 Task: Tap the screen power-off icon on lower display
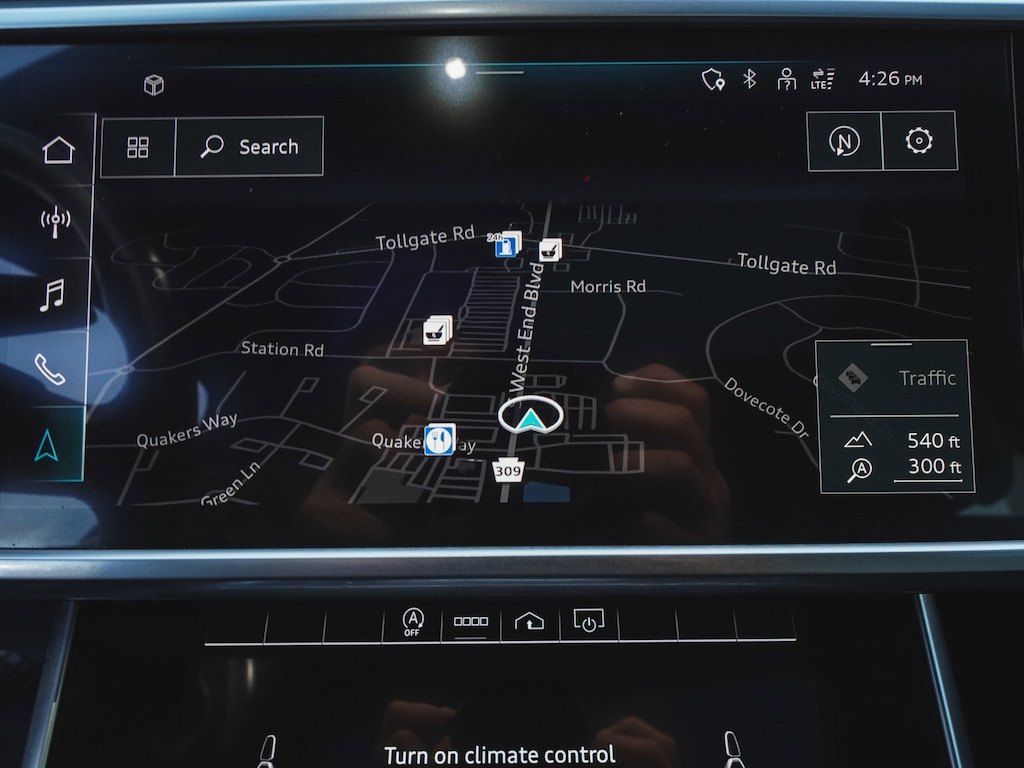click(588, 622)
